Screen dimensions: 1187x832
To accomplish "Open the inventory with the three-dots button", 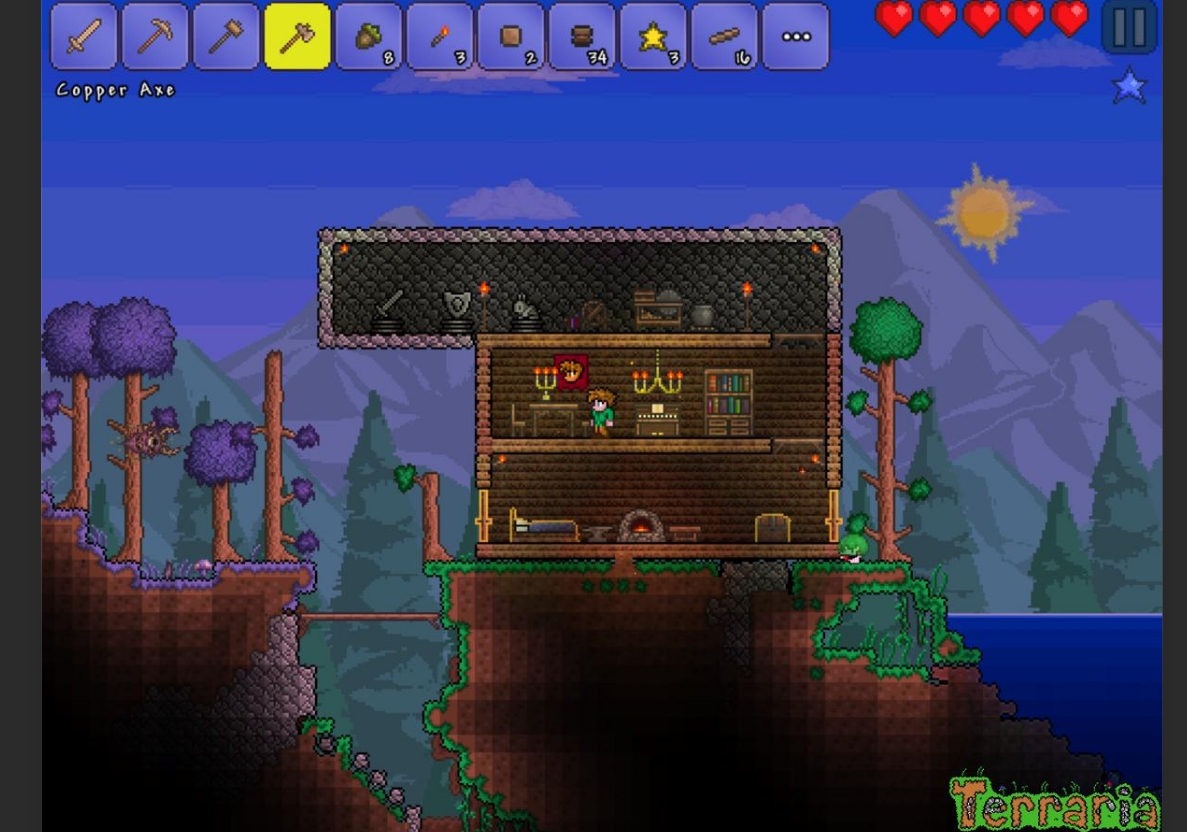I will 796,37.
